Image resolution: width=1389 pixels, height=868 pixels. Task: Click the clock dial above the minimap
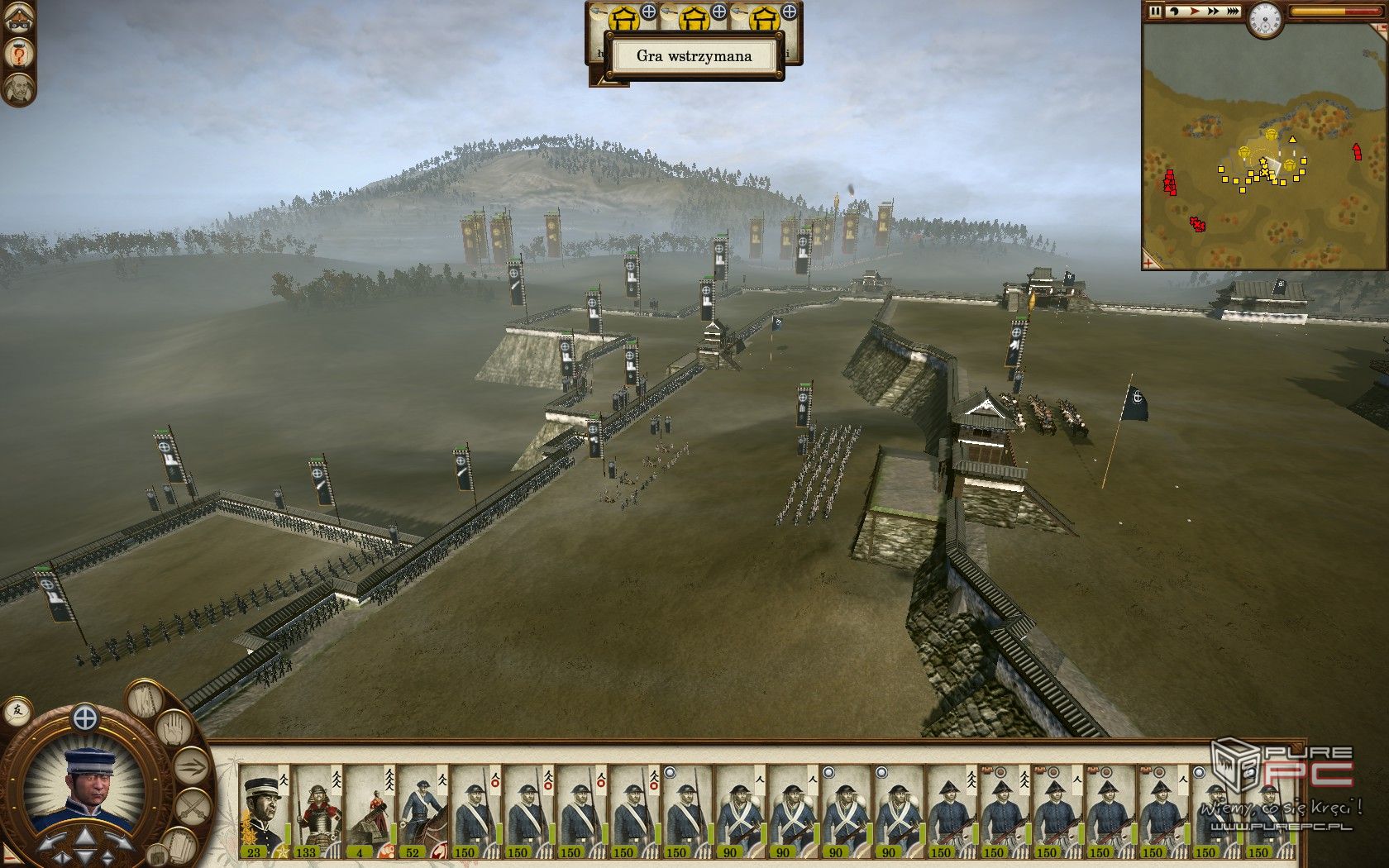point(1263,18)
